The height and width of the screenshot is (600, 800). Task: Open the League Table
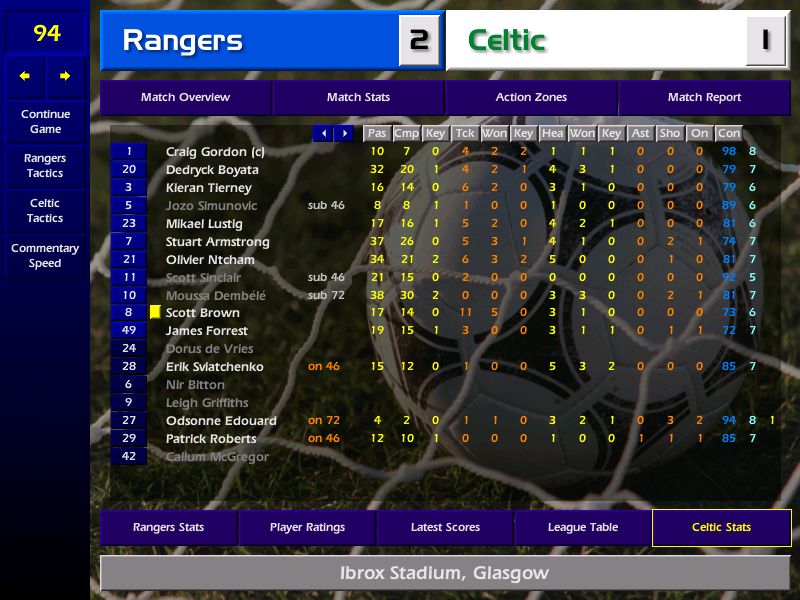[583, 528]
